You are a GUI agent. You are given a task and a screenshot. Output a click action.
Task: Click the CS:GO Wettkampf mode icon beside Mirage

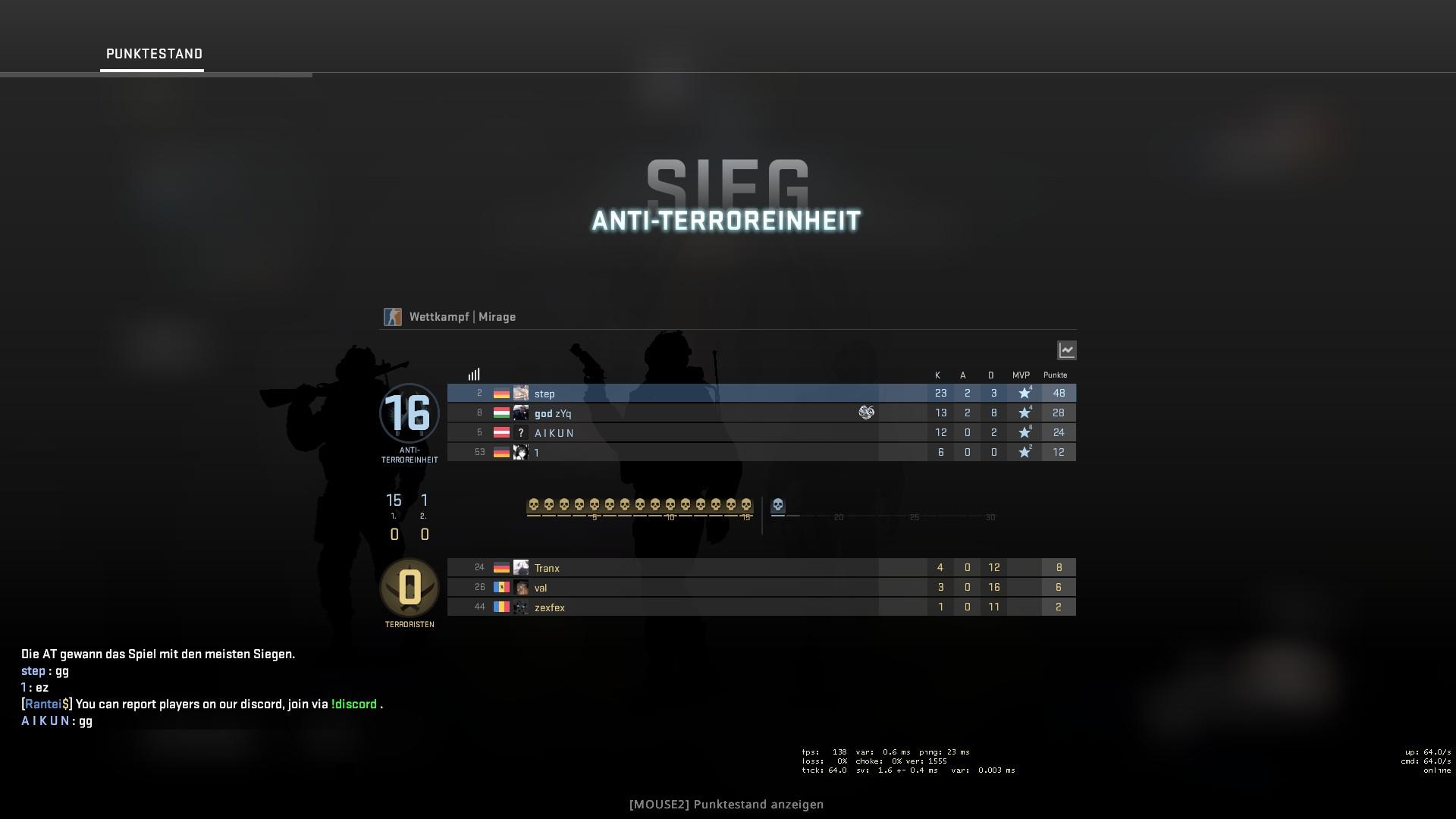tap(393, 316)
